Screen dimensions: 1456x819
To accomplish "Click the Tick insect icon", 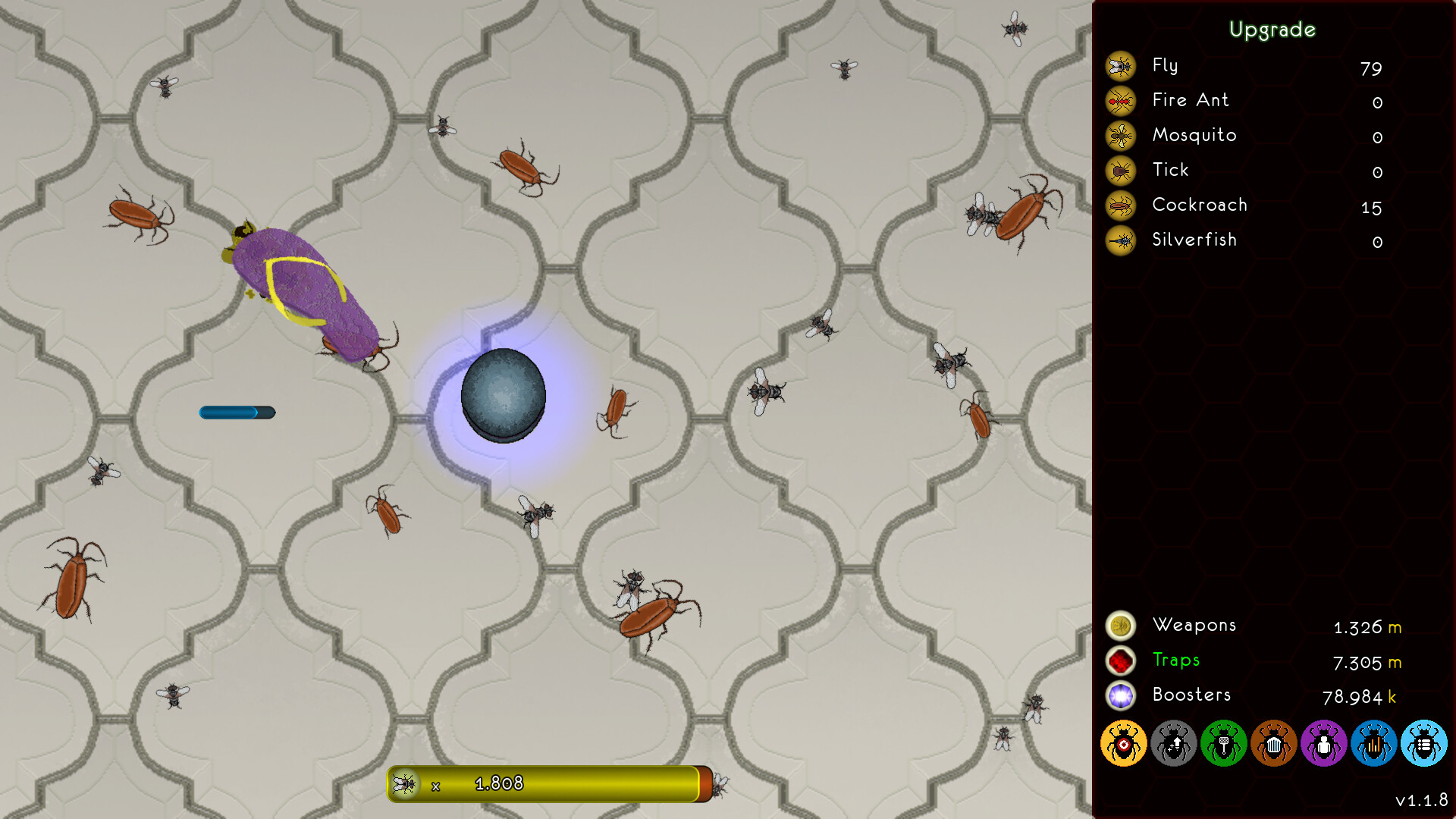I will [1120, 171].
